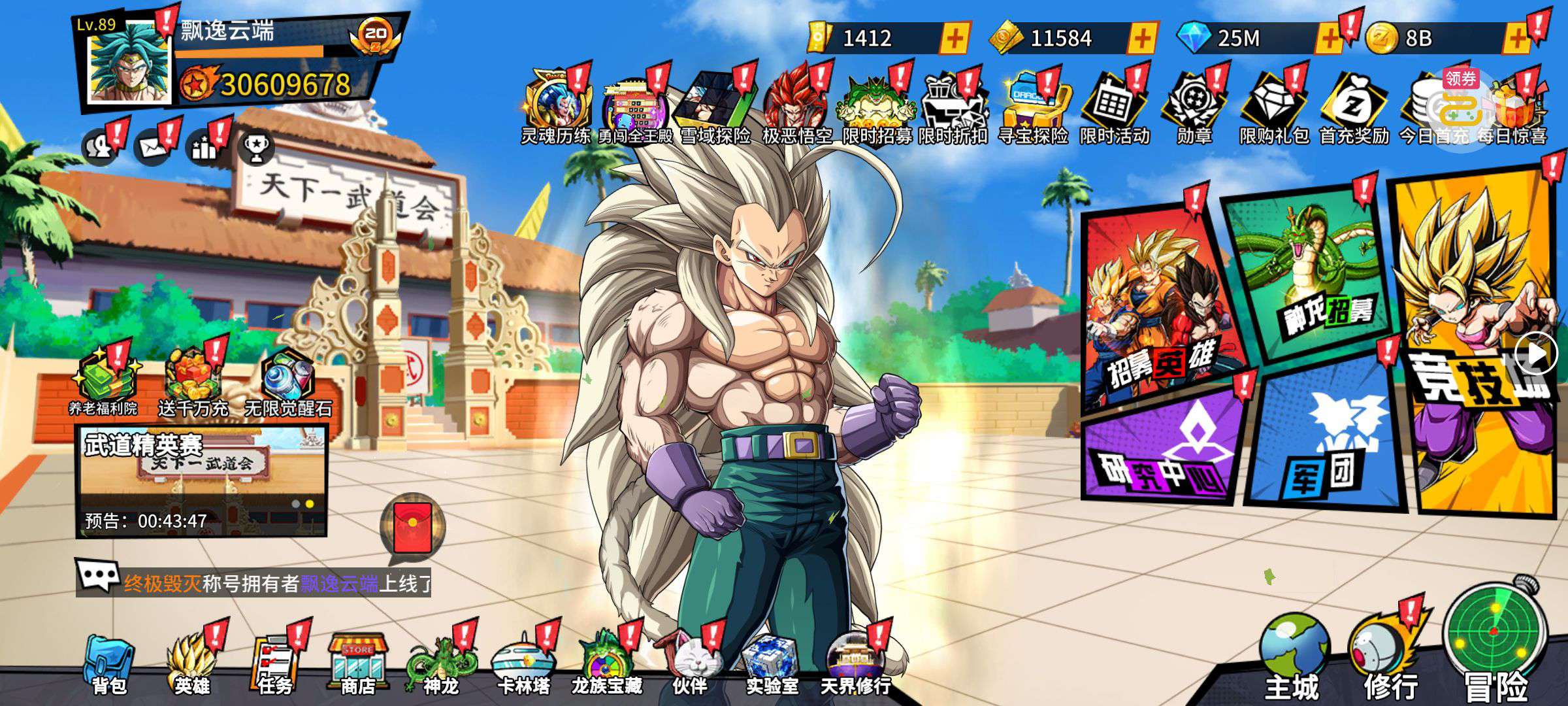
Task: Enter the 实验室 laboratory
Action: (772, 664)
